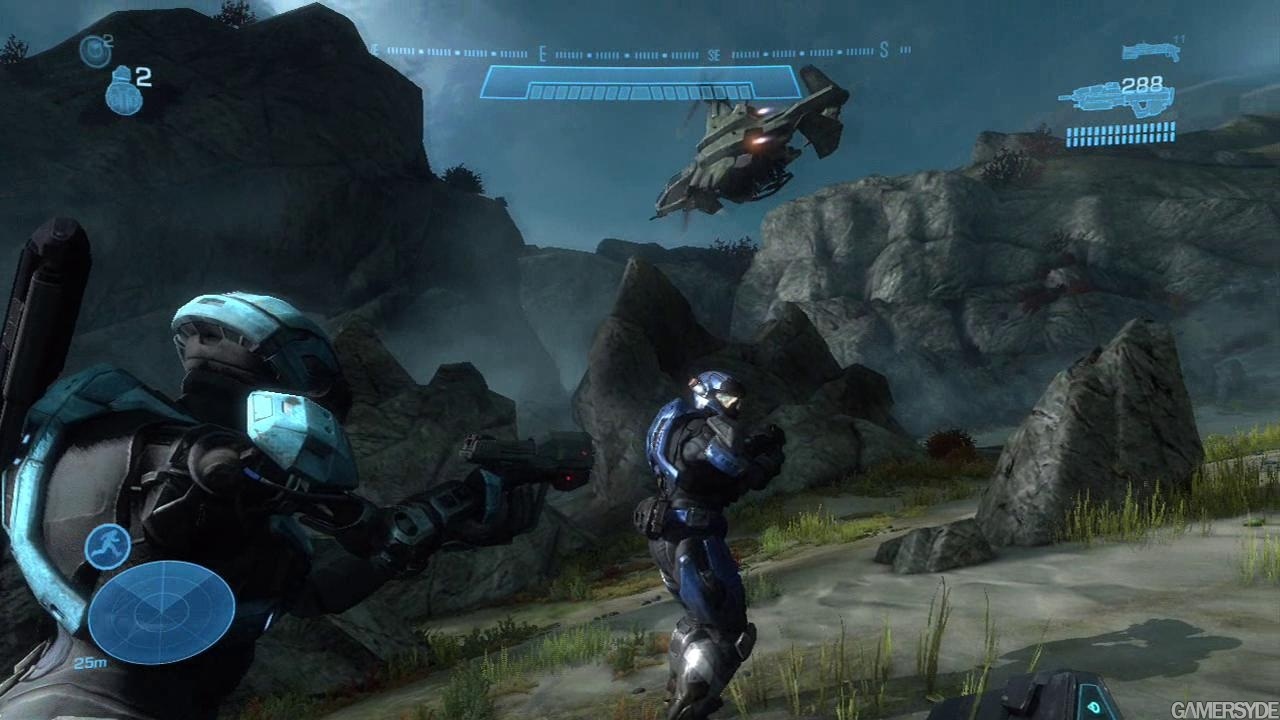This screenshot has height=720, width=1280.
Task: Select the frag grenade icon
Action: [x=123, y=90]
